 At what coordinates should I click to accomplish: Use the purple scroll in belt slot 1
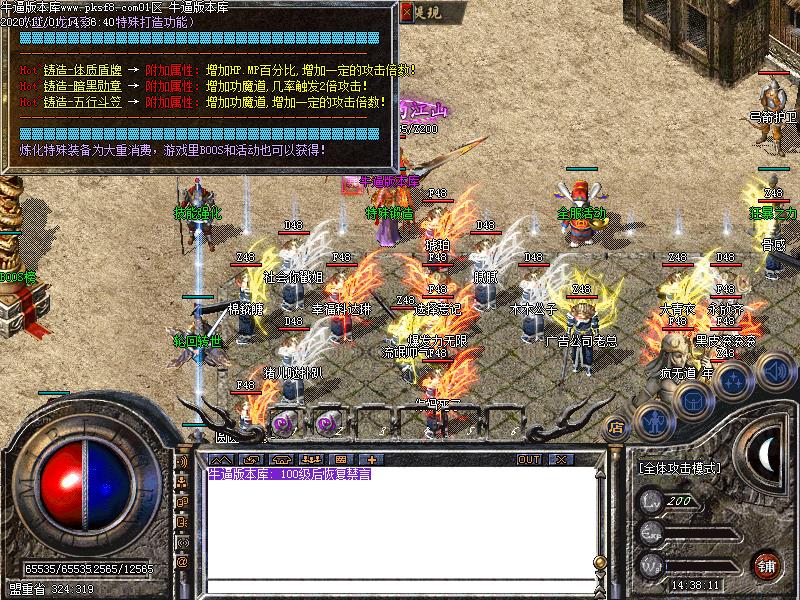pos(283,423)
